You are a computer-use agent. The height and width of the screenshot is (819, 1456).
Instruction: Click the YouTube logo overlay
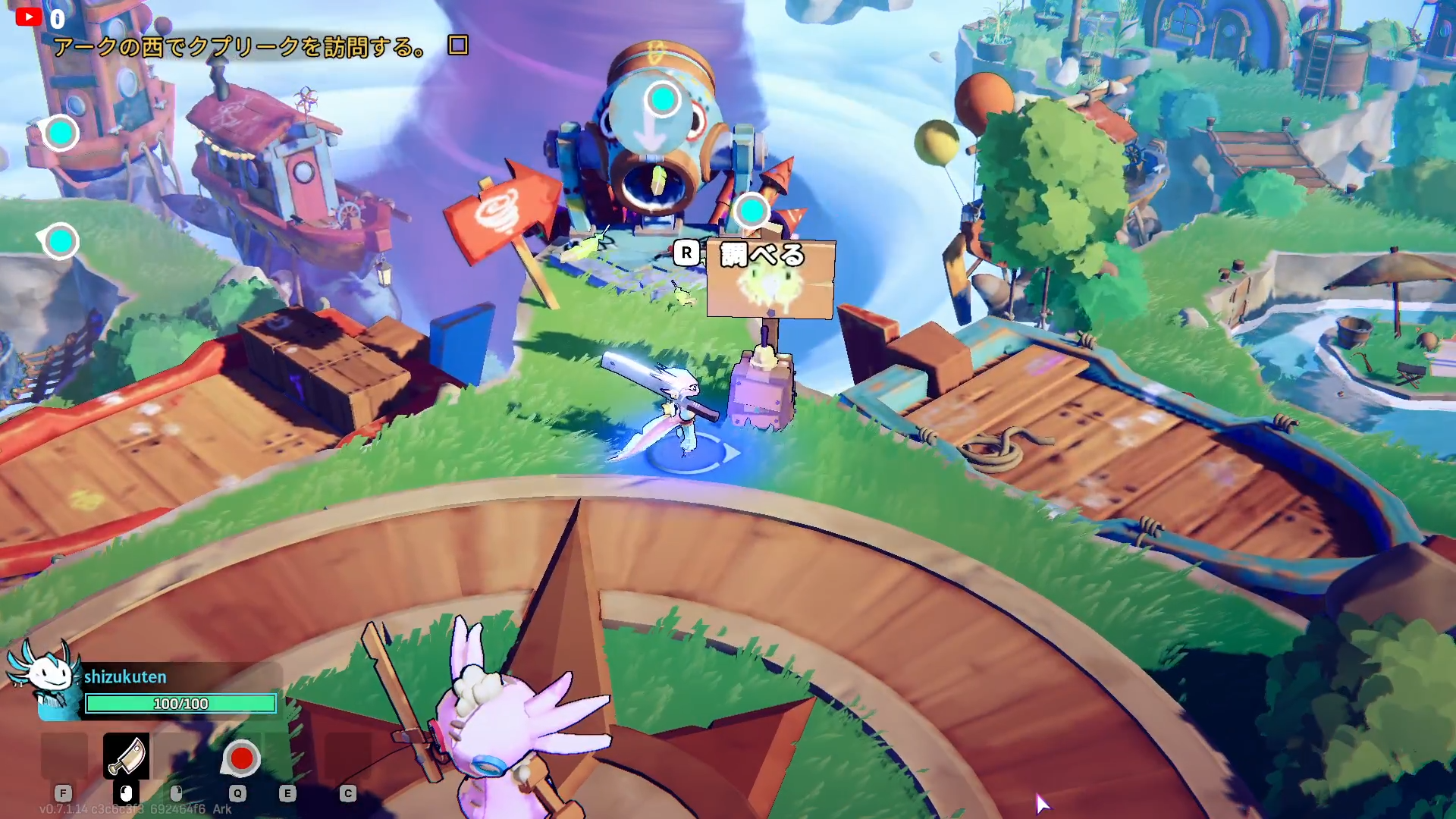(x=29, y=17)
